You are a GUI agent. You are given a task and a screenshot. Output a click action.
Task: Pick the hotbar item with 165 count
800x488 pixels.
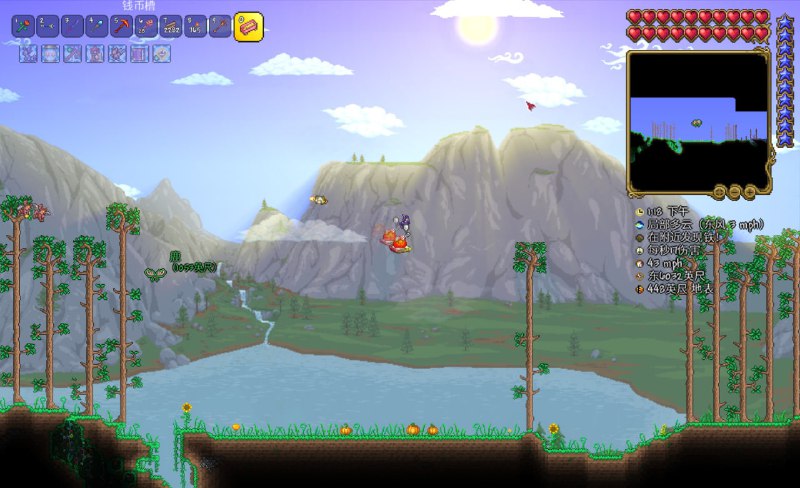195,27
